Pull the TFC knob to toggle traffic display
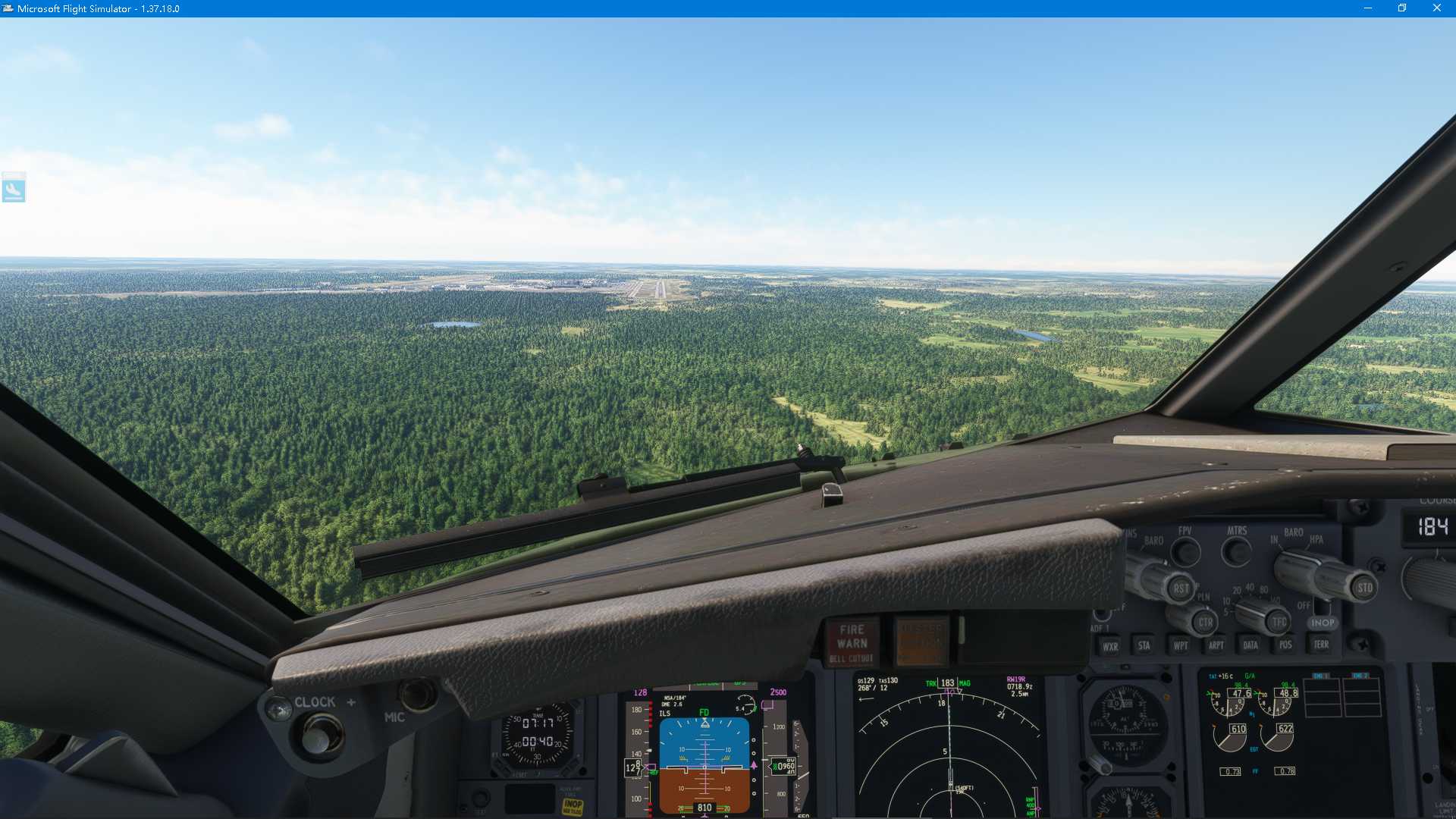This screenshot has height=819, width=1456. [1278, 623]
